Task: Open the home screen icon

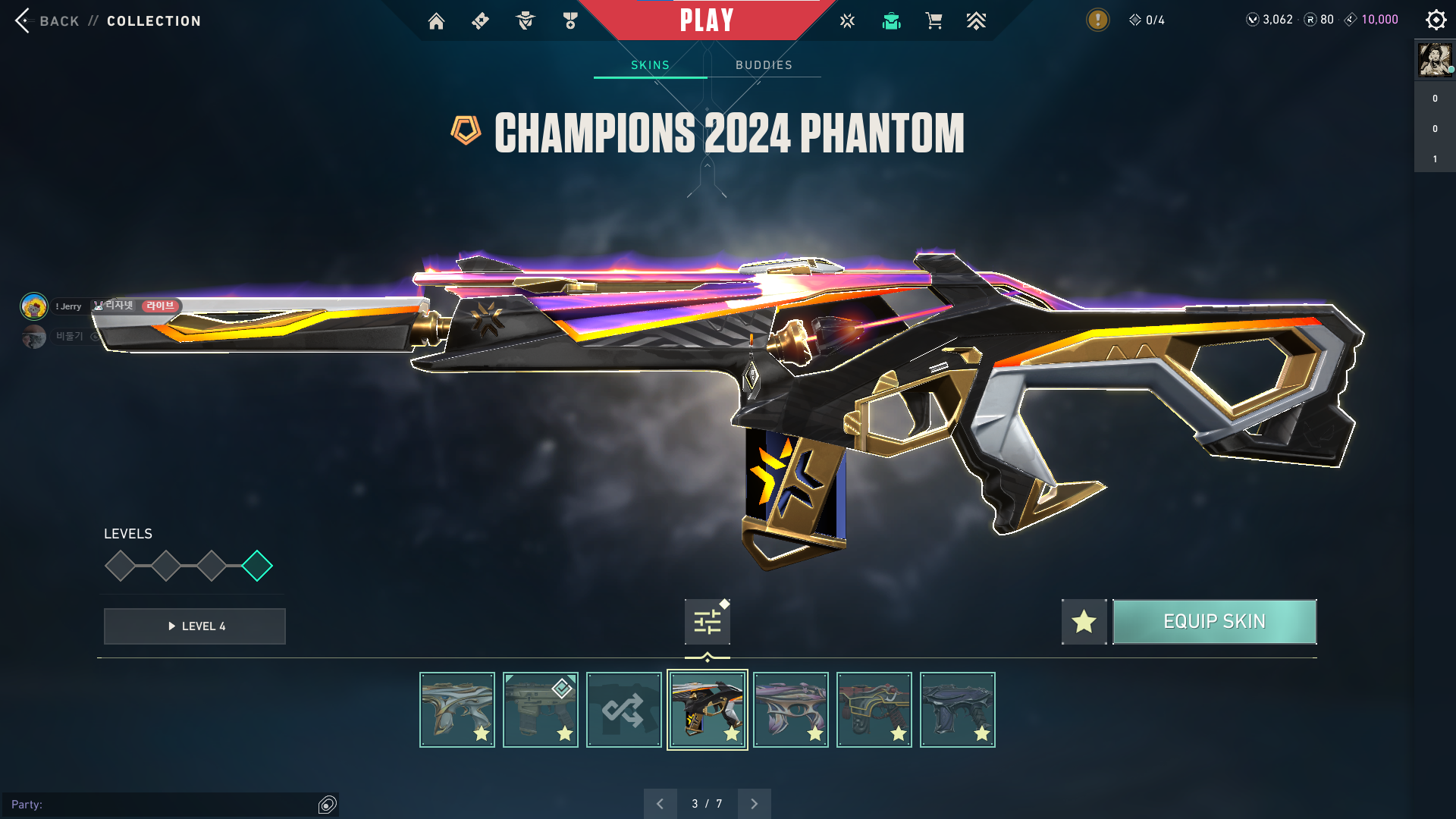Action: 436,21
